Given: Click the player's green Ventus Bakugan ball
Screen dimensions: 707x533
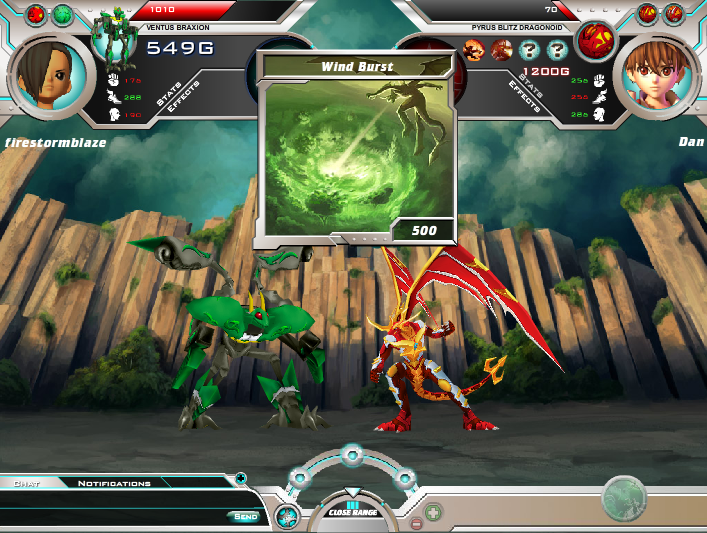Looking at the screenshot, I should click(63, 14).
